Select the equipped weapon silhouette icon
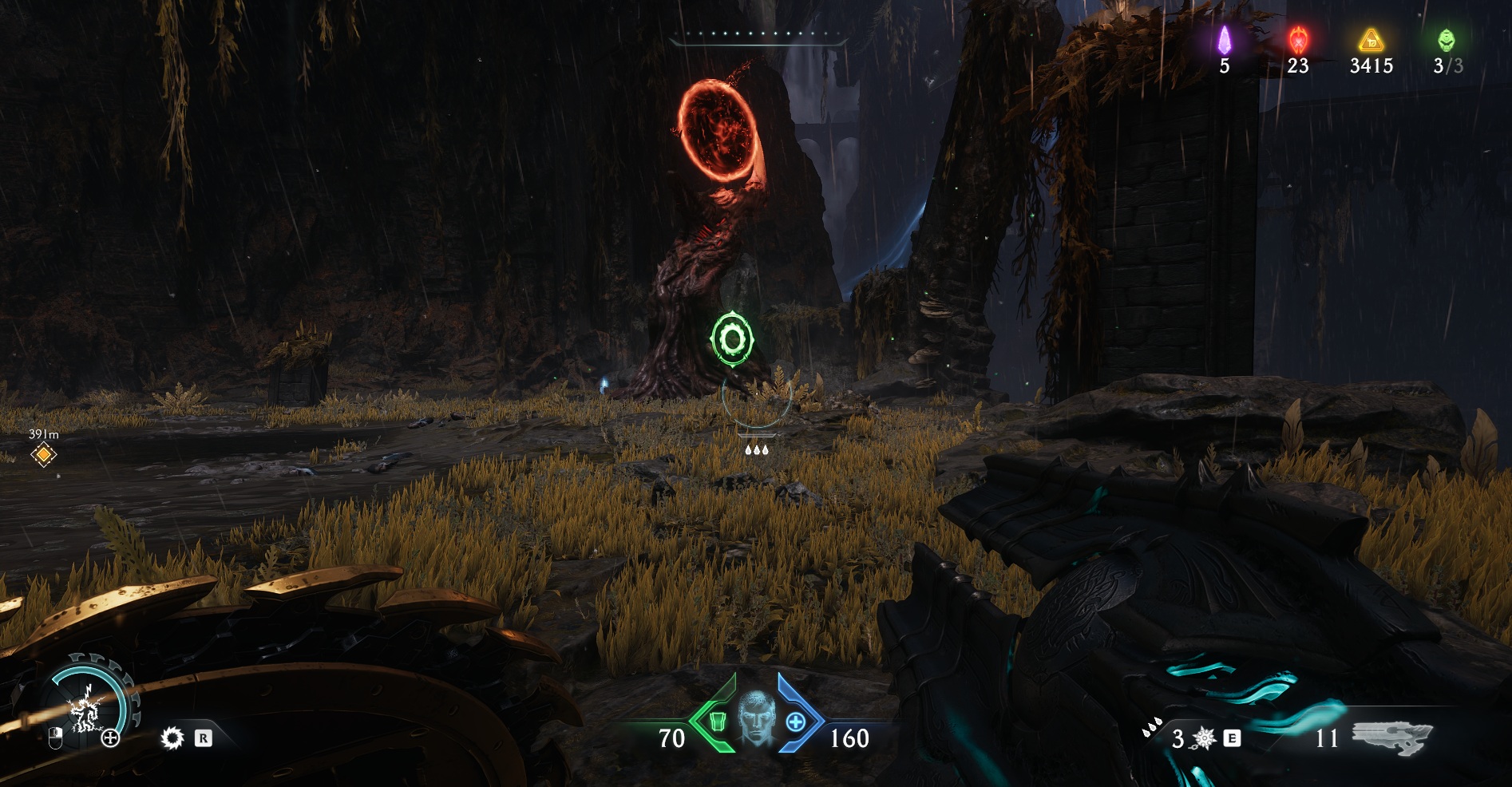Viewport: 1512px width, 787px height. click(1393, 737)
